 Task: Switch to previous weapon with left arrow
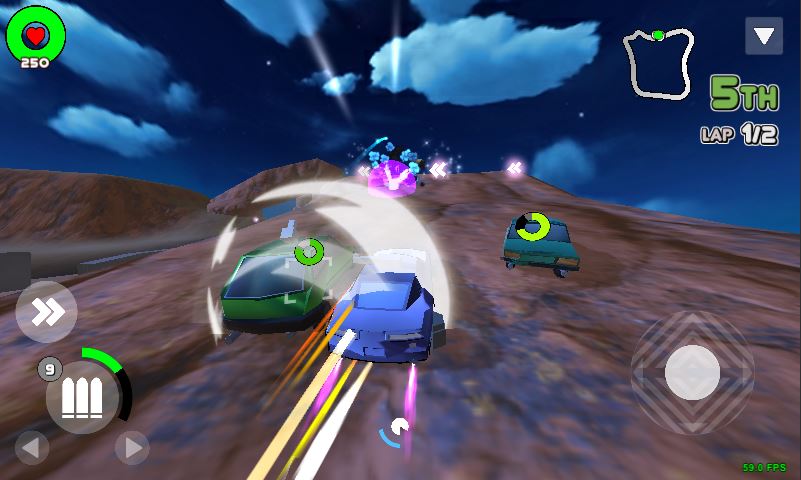click(x=32, y=447)
